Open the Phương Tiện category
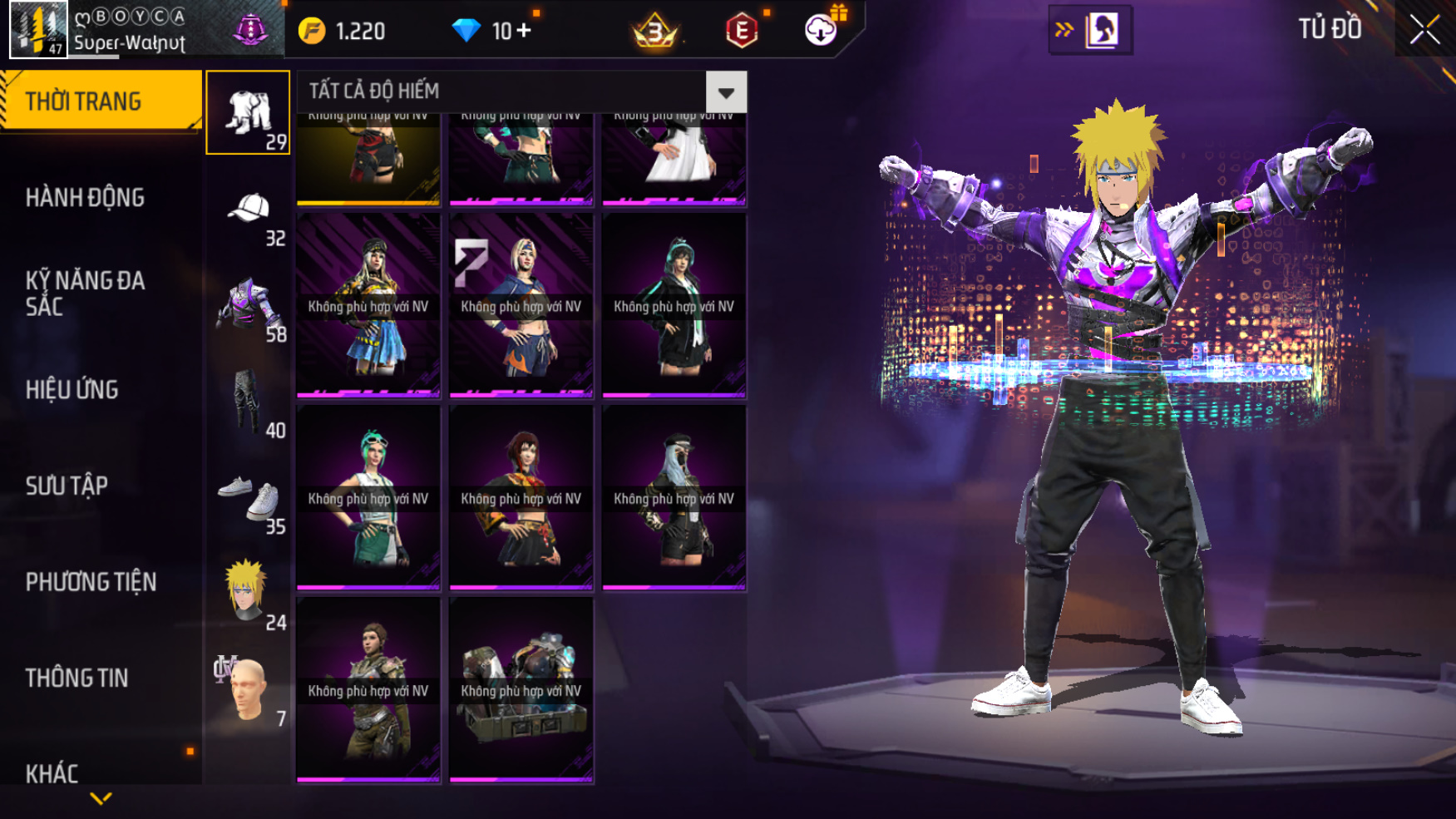 (x=91, y=581)
